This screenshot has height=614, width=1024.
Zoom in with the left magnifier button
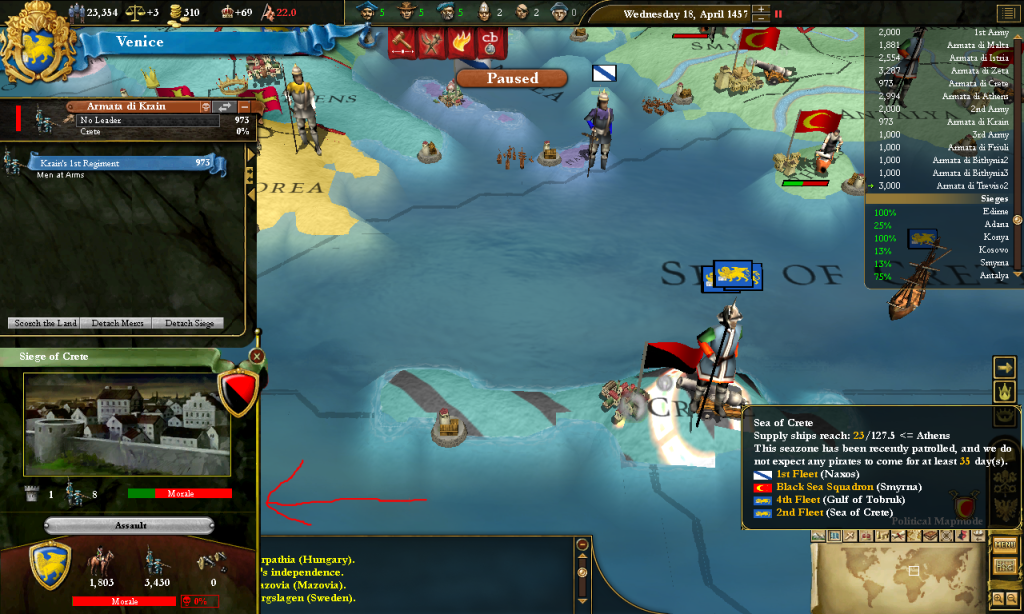tap(999, 598)
